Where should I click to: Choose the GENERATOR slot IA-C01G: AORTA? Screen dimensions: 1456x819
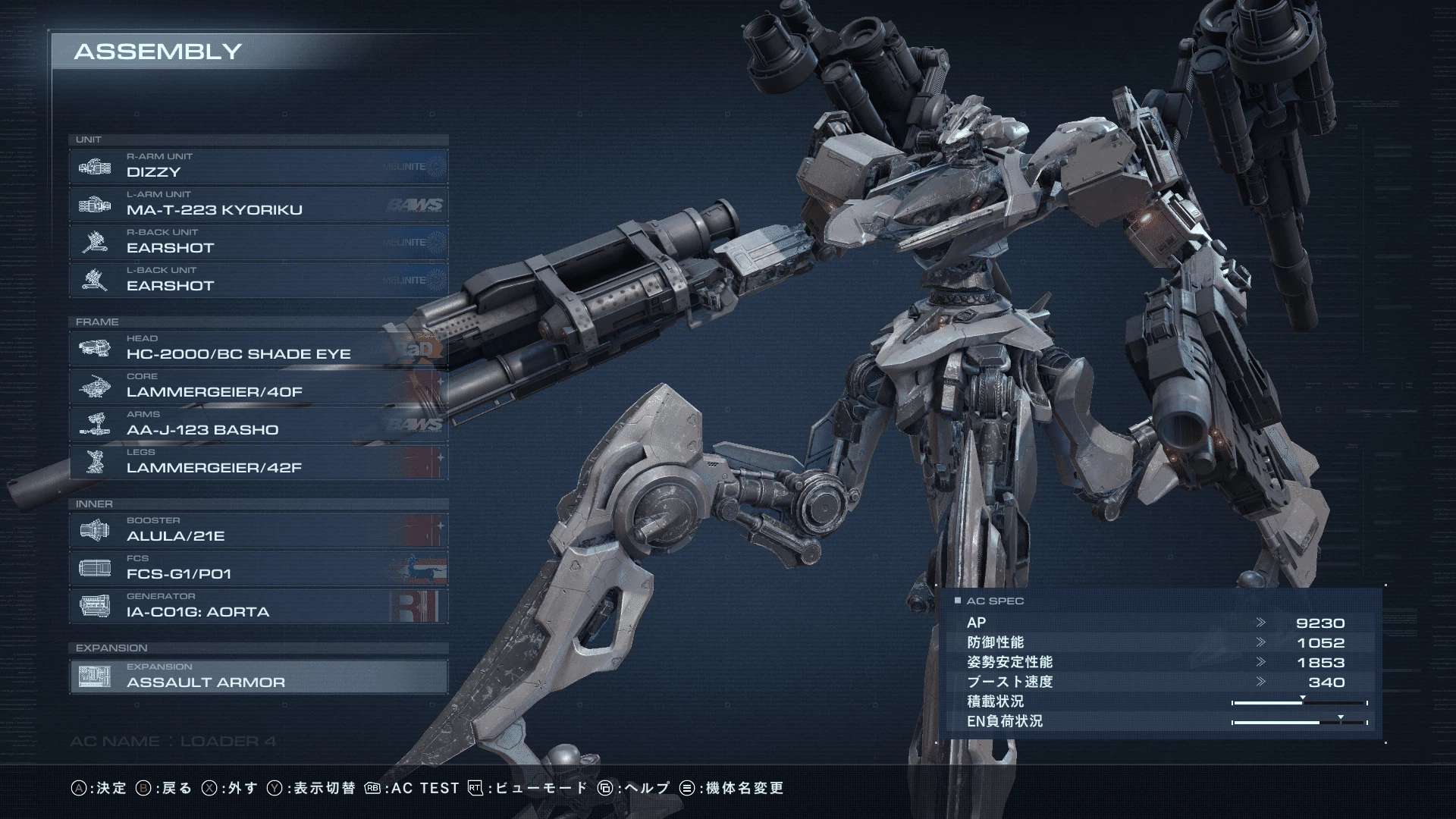258,606
